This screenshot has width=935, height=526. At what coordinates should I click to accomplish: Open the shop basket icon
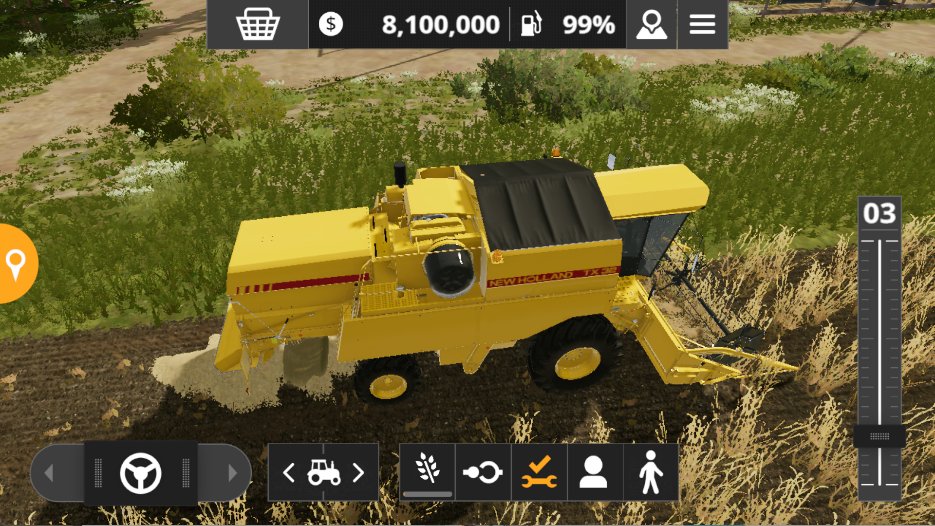(x=257, y=25)
